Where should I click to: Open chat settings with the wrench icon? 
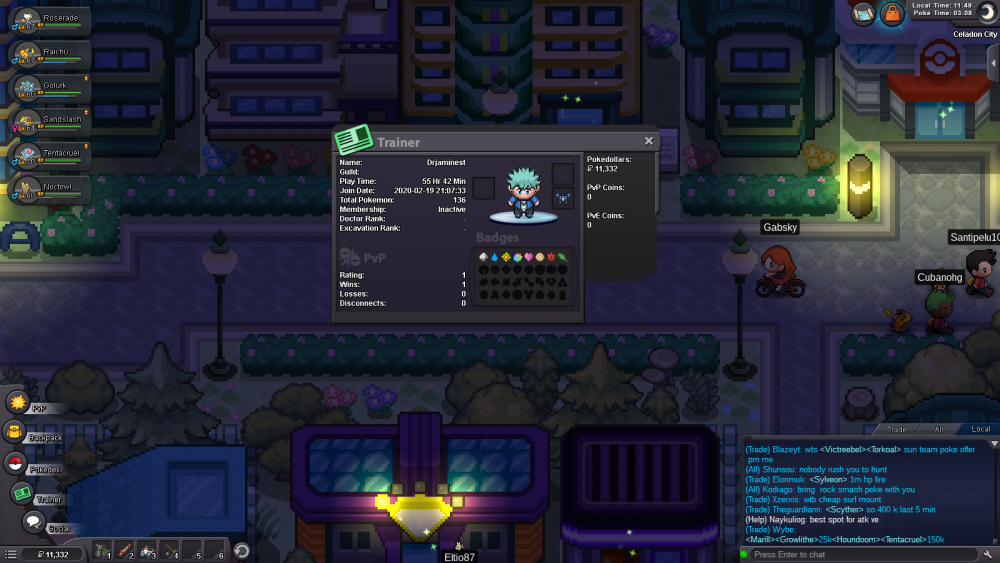[x=988, y=554]
